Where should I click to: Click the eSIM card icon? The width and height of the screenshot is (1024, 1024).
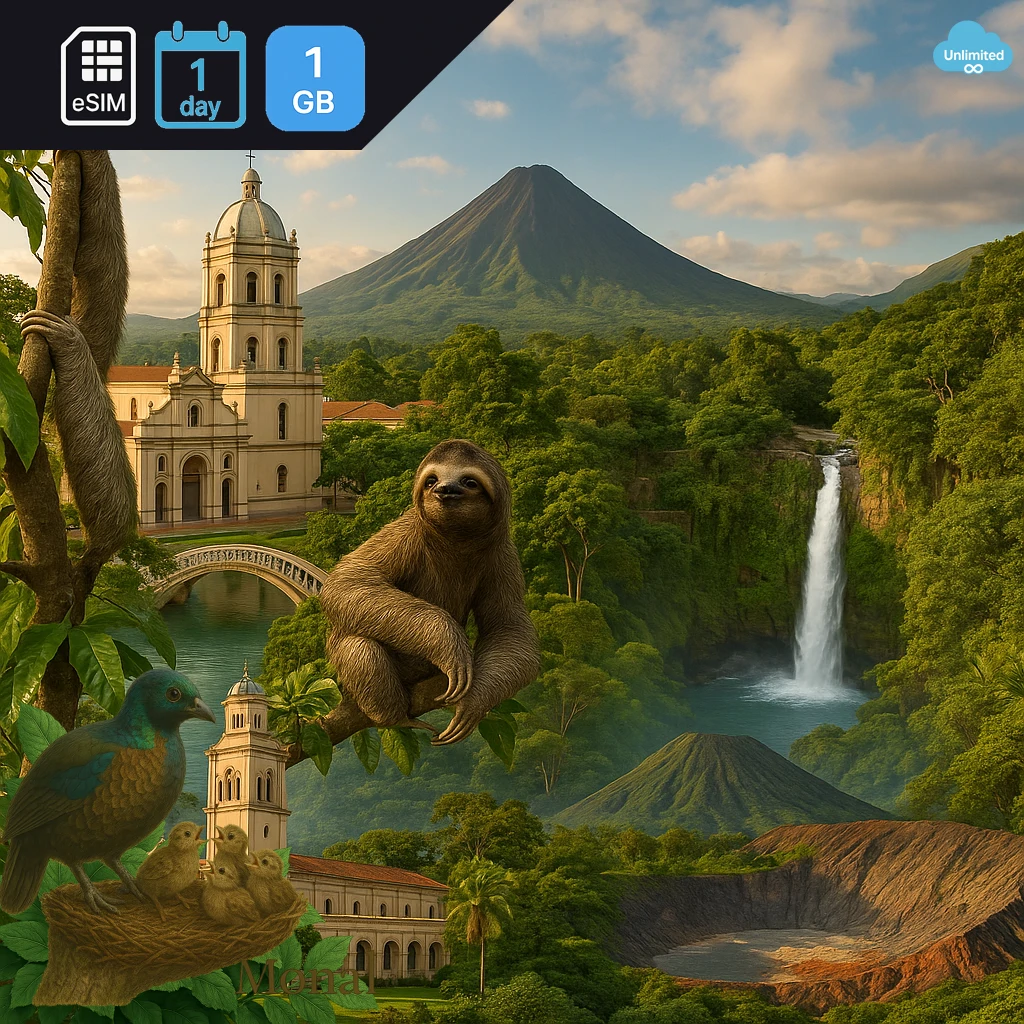click(x=98, y=76)
